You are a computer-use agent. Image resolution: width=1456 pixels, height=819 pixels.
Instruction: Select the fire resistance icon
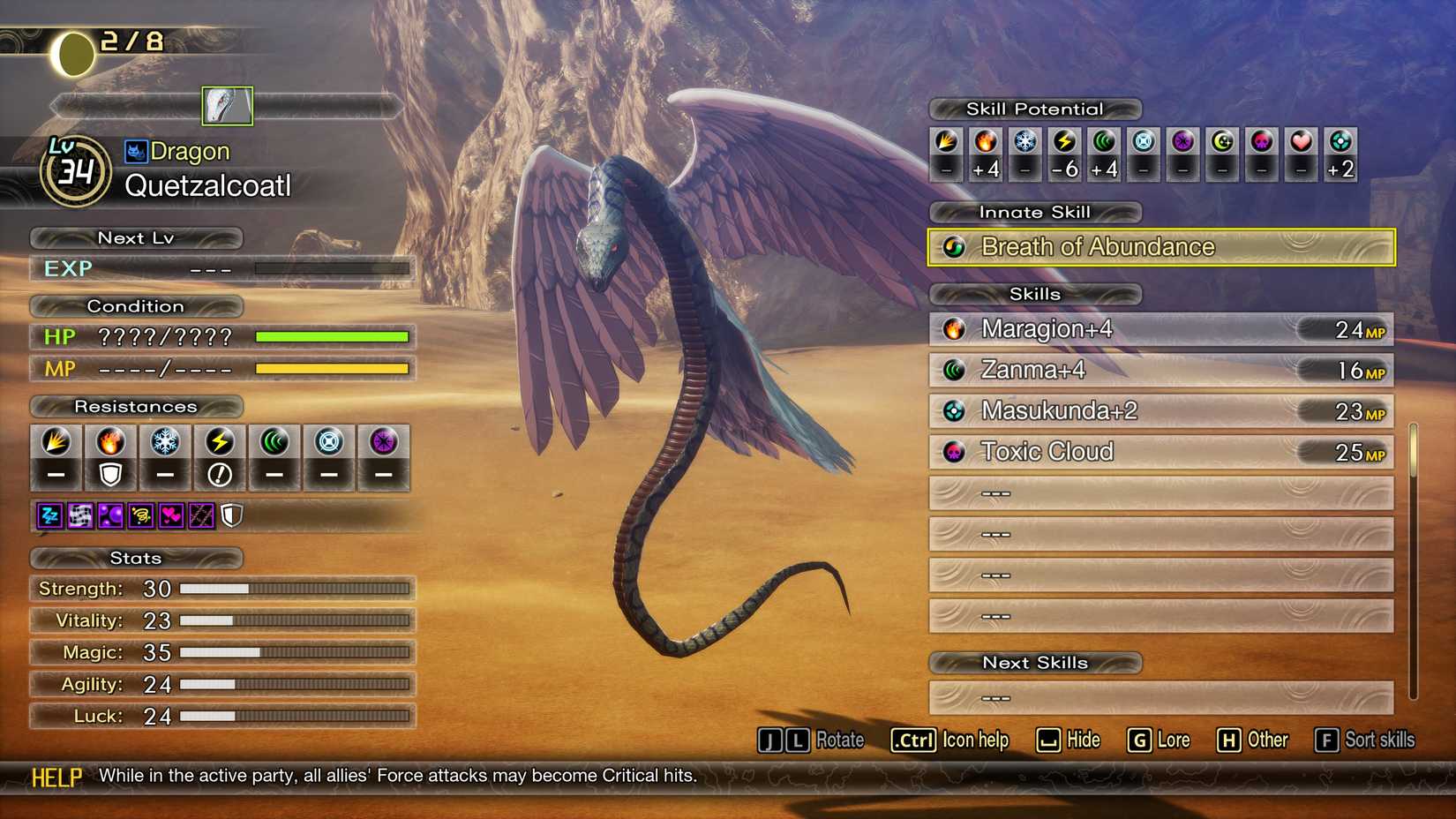[110, 442]
